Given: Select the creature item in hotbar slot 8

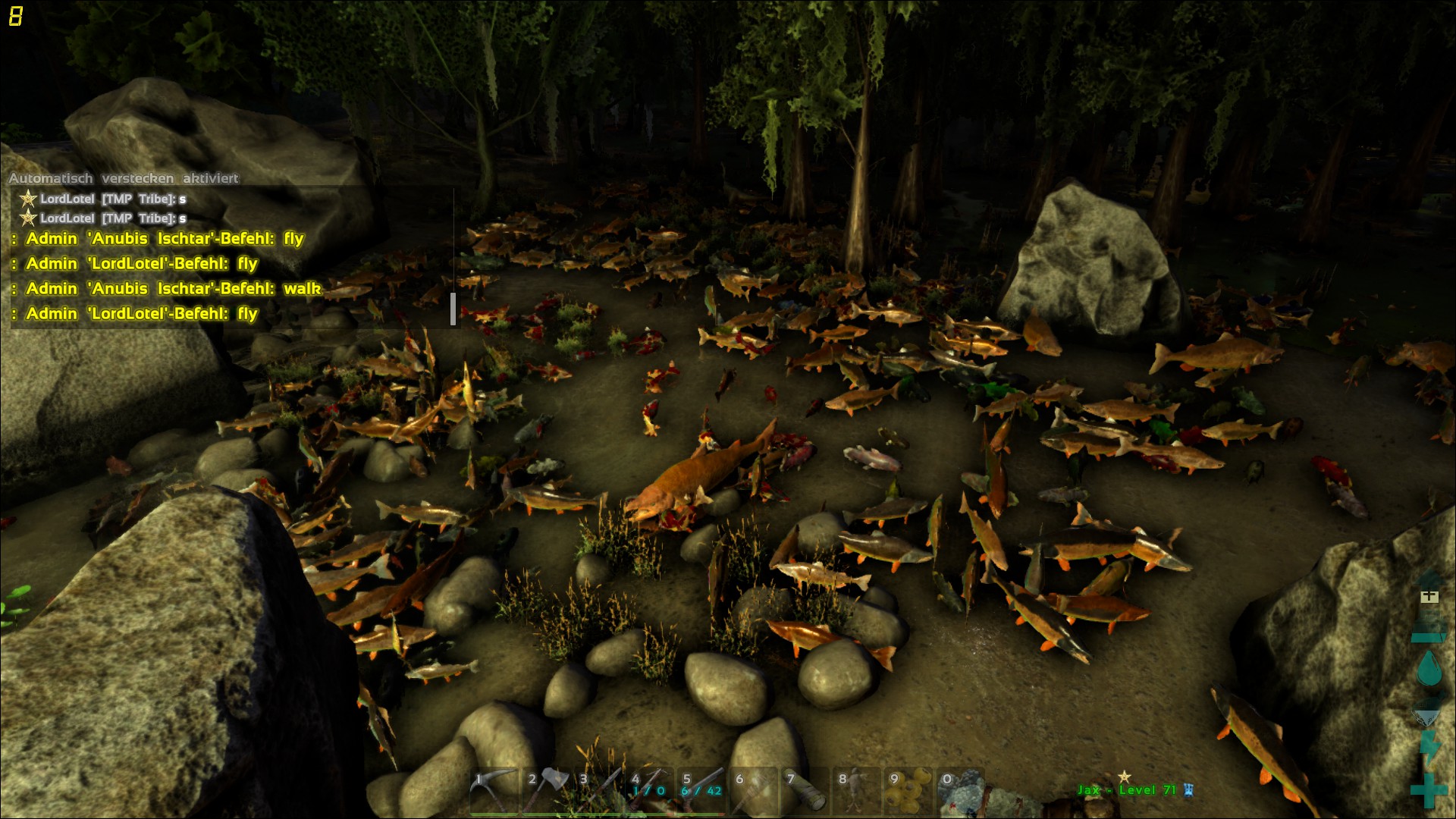Looking at the screenshot, I should pos(857,791).
